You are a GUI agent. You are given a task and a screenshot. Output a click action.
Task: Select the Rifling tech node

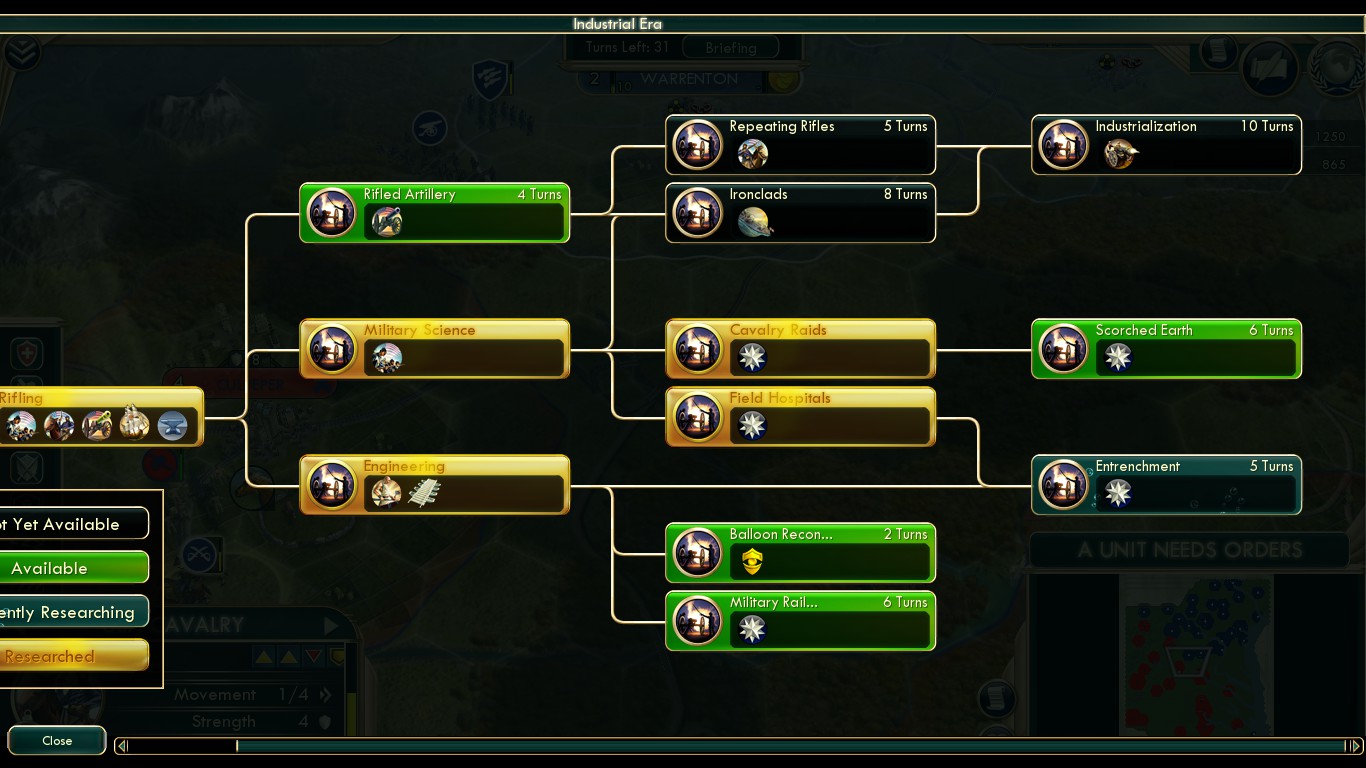100,416
